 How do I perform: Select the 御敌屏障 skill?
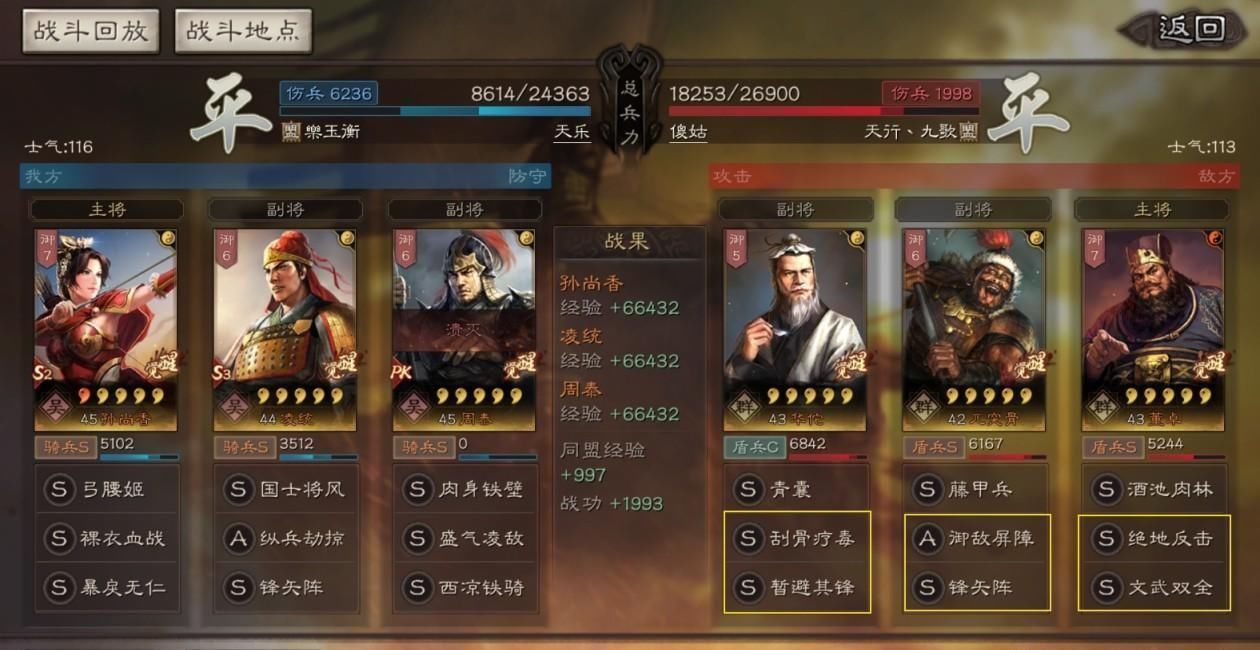pos(977,538)
